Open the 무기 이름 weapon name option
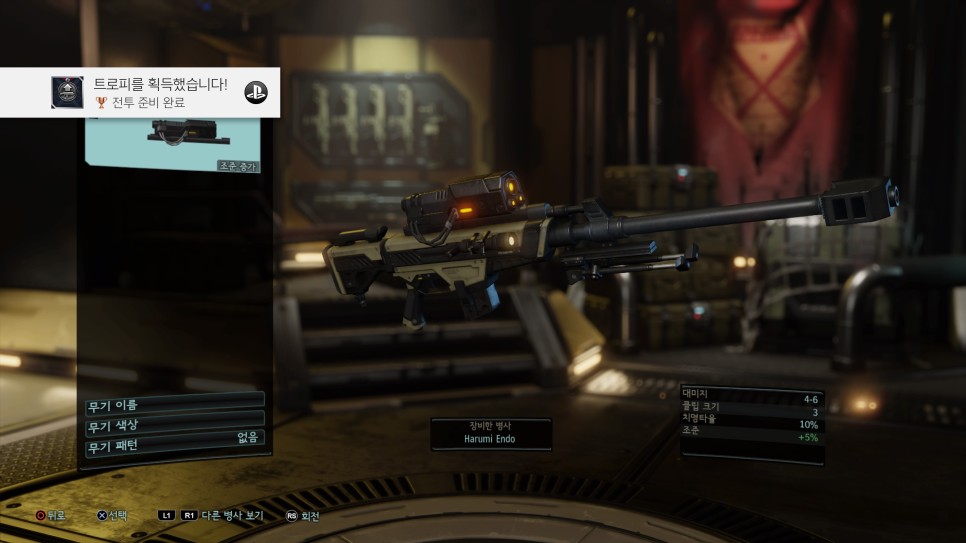The height and width of the screenshot is (543, 966). (174, 403)
